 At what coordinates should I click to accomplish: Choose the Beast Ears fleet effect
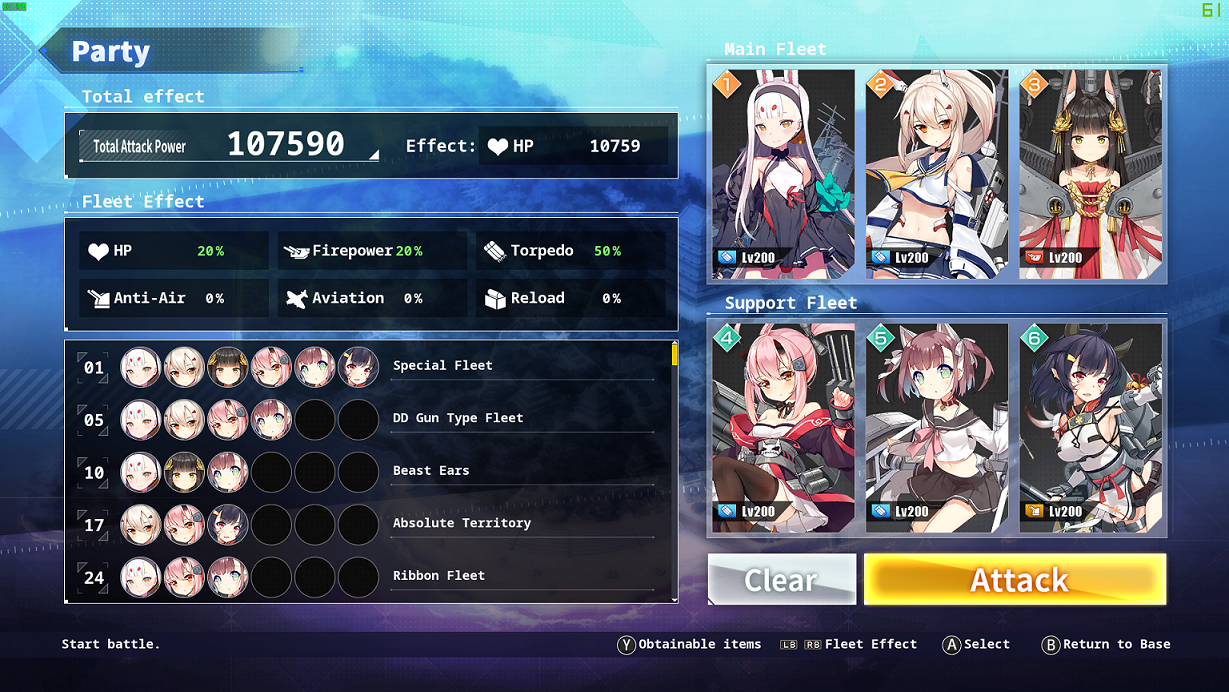point(431,470)
